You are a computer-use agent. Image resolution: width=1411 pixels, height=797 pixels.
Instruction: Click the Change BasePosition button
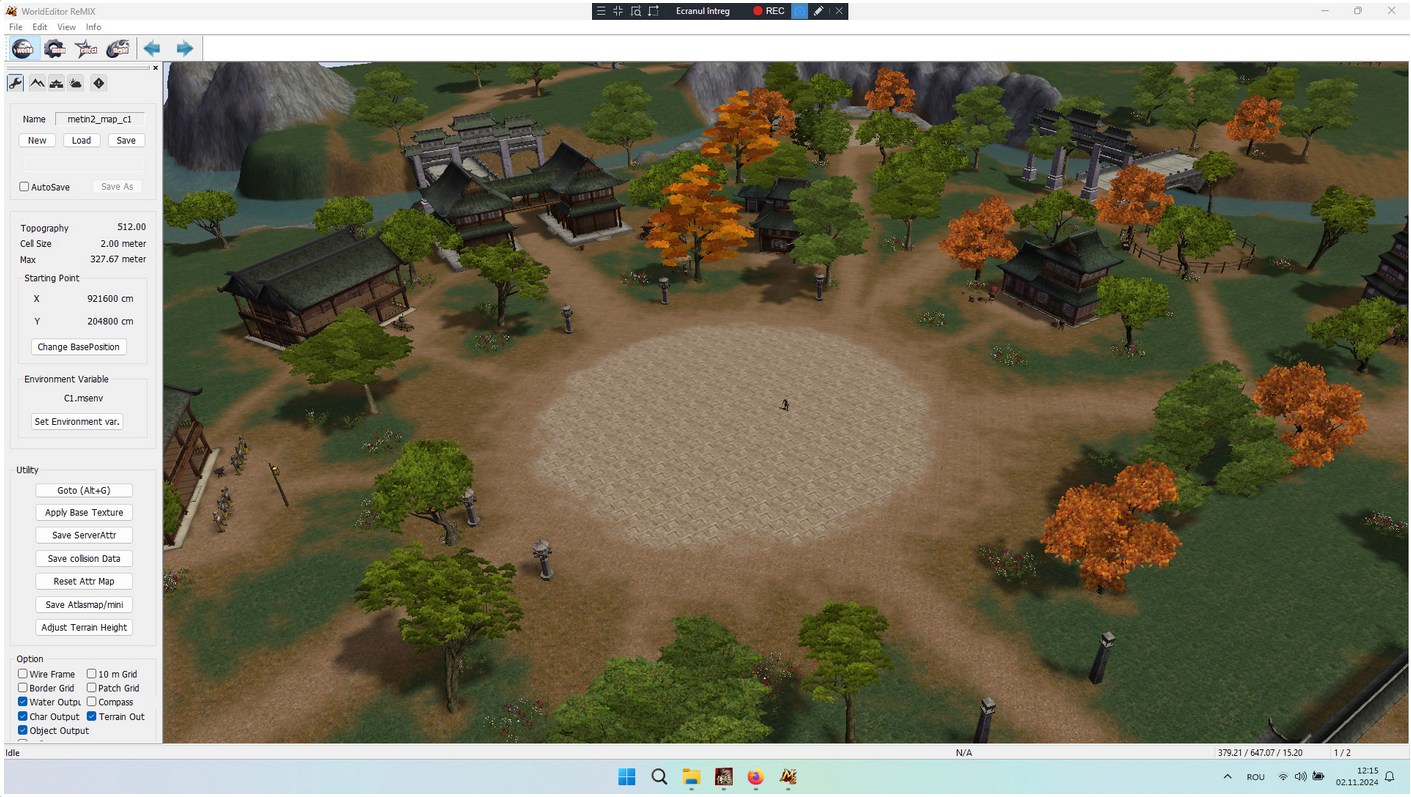(79, 347)
